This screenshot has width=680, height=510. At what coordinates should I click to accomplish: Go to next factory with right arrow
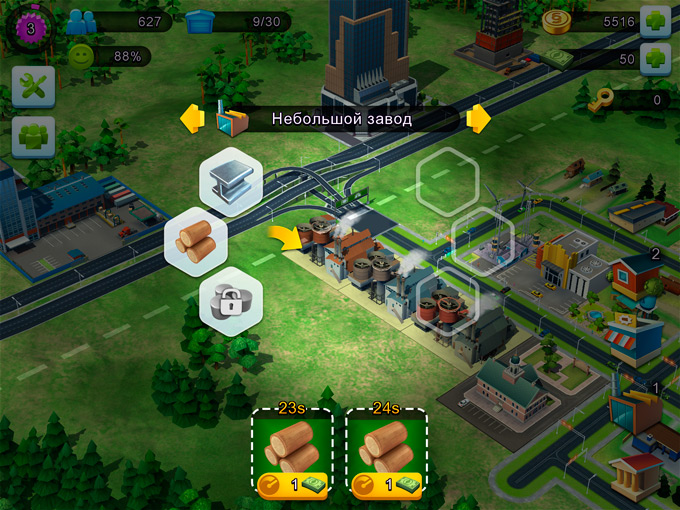point(479,119)
